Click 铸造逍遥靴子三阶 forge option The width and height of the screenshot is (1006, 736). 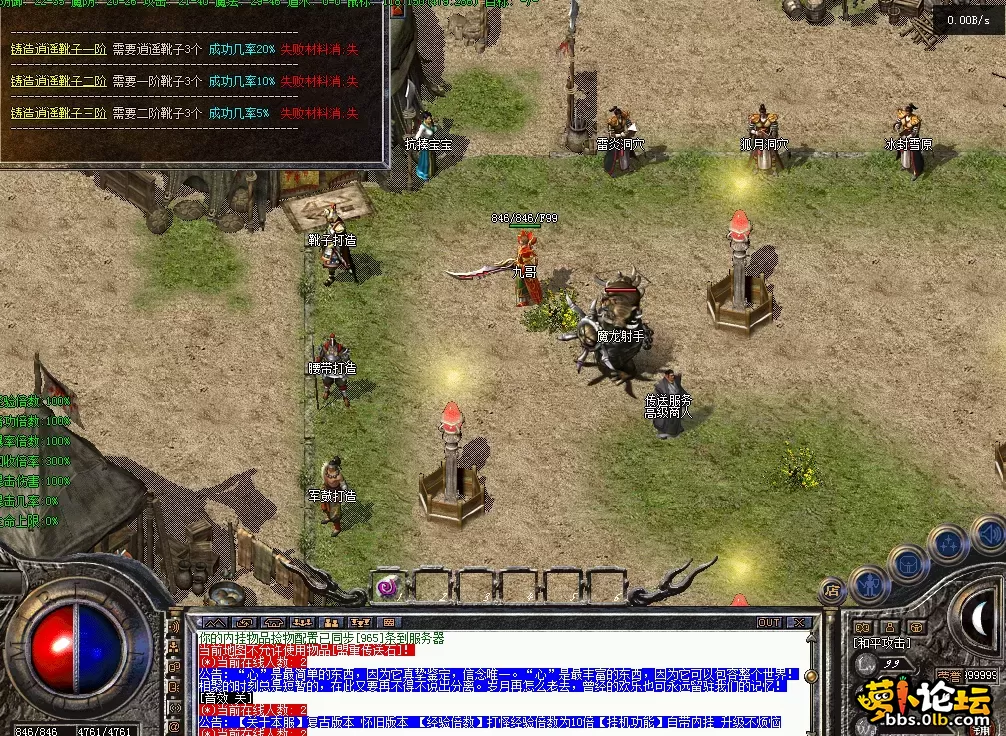pyautogui.click(x=58, y=113)
